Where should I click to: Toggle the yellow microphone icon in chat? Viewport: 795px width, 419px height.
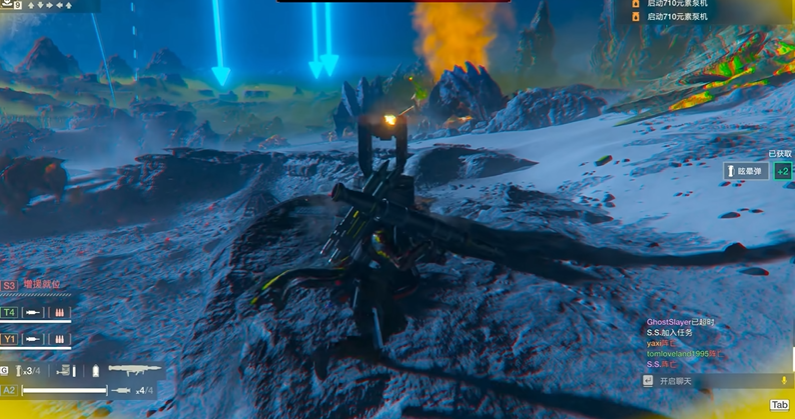click(x=783, y=381)
